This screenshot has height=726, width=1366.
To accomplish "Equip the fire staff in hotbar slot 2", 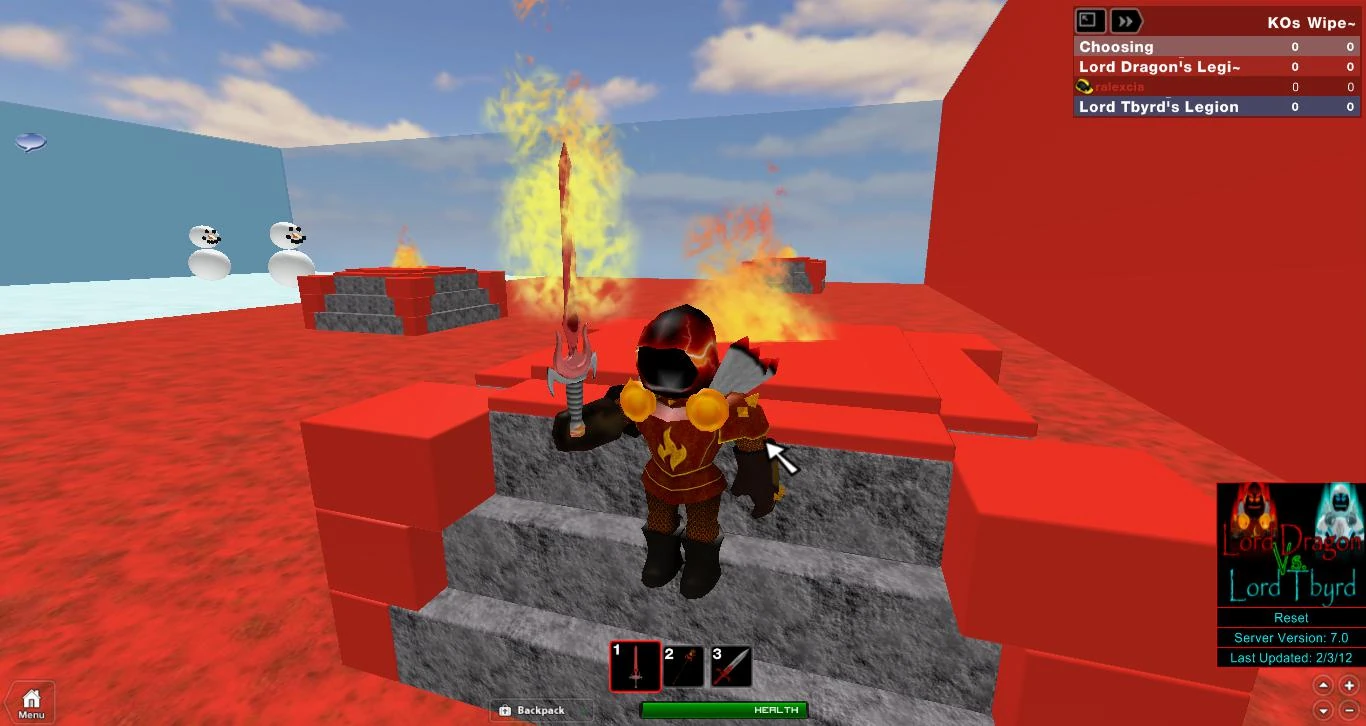I will click(x=684, y=664).
